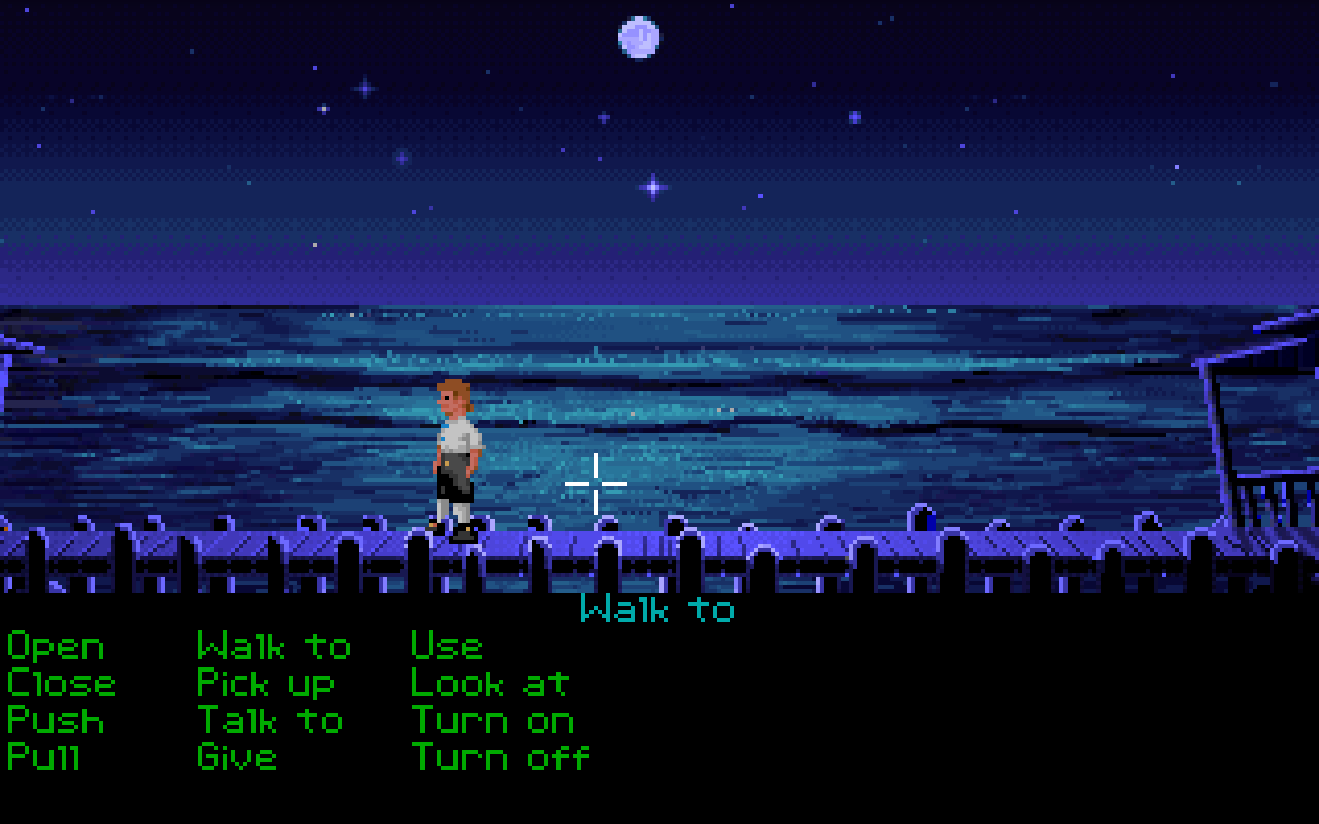Select the Push action

[53, 720]
